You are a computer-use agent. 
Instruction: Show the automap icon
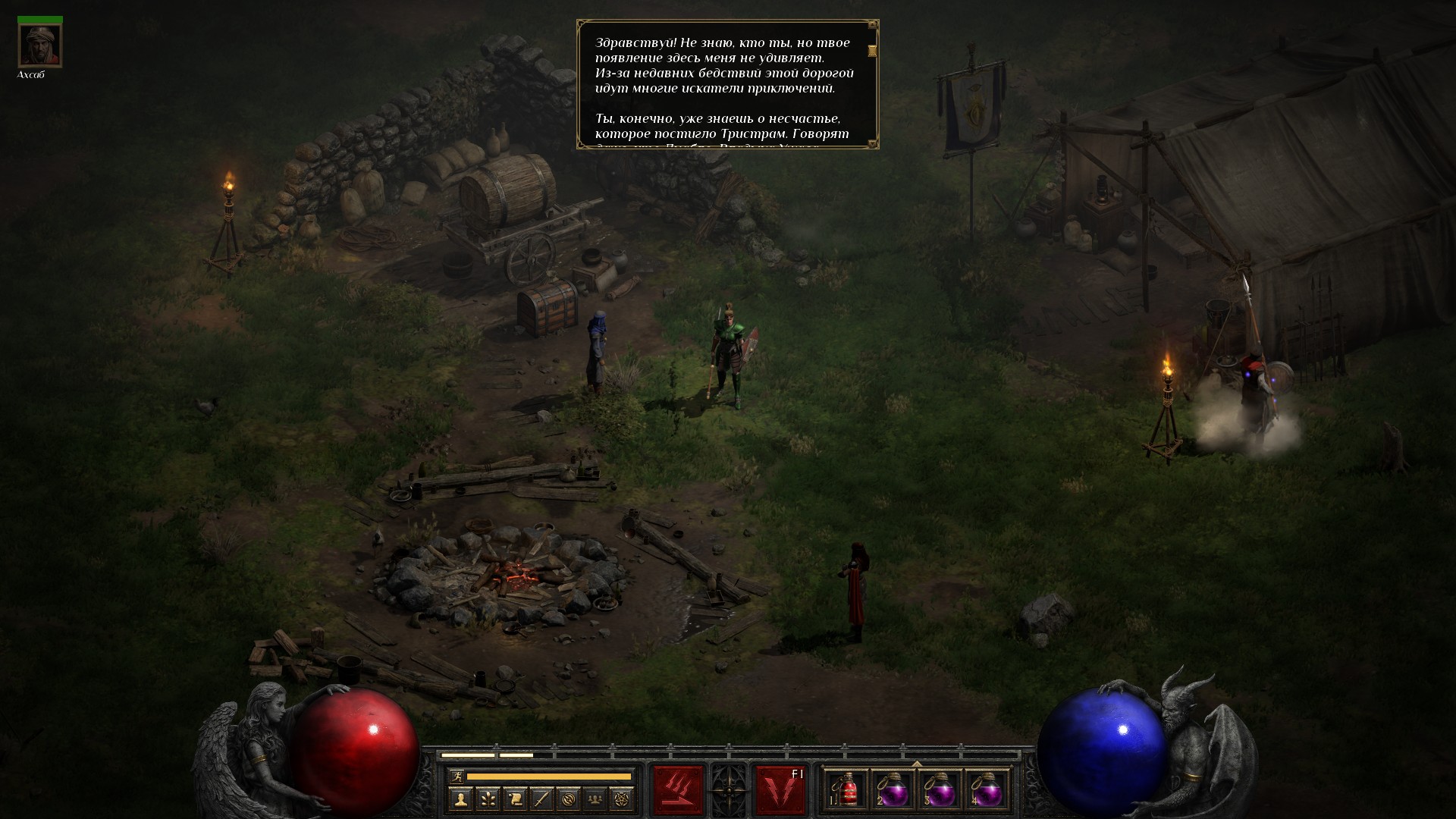(569, 799)
